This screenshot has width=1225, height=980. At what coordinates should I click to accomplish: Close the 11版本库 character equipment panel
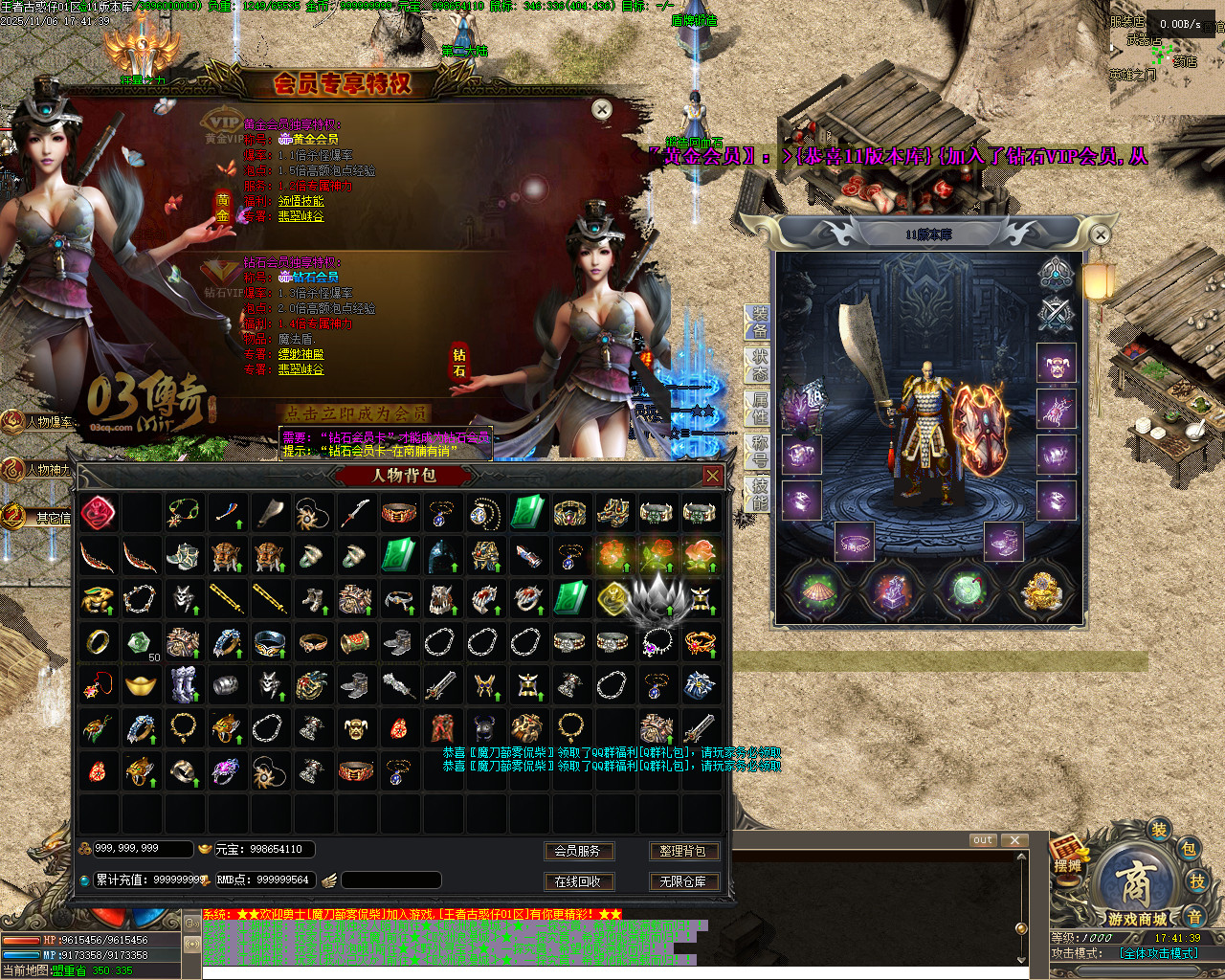click(x=1101, y=234)
